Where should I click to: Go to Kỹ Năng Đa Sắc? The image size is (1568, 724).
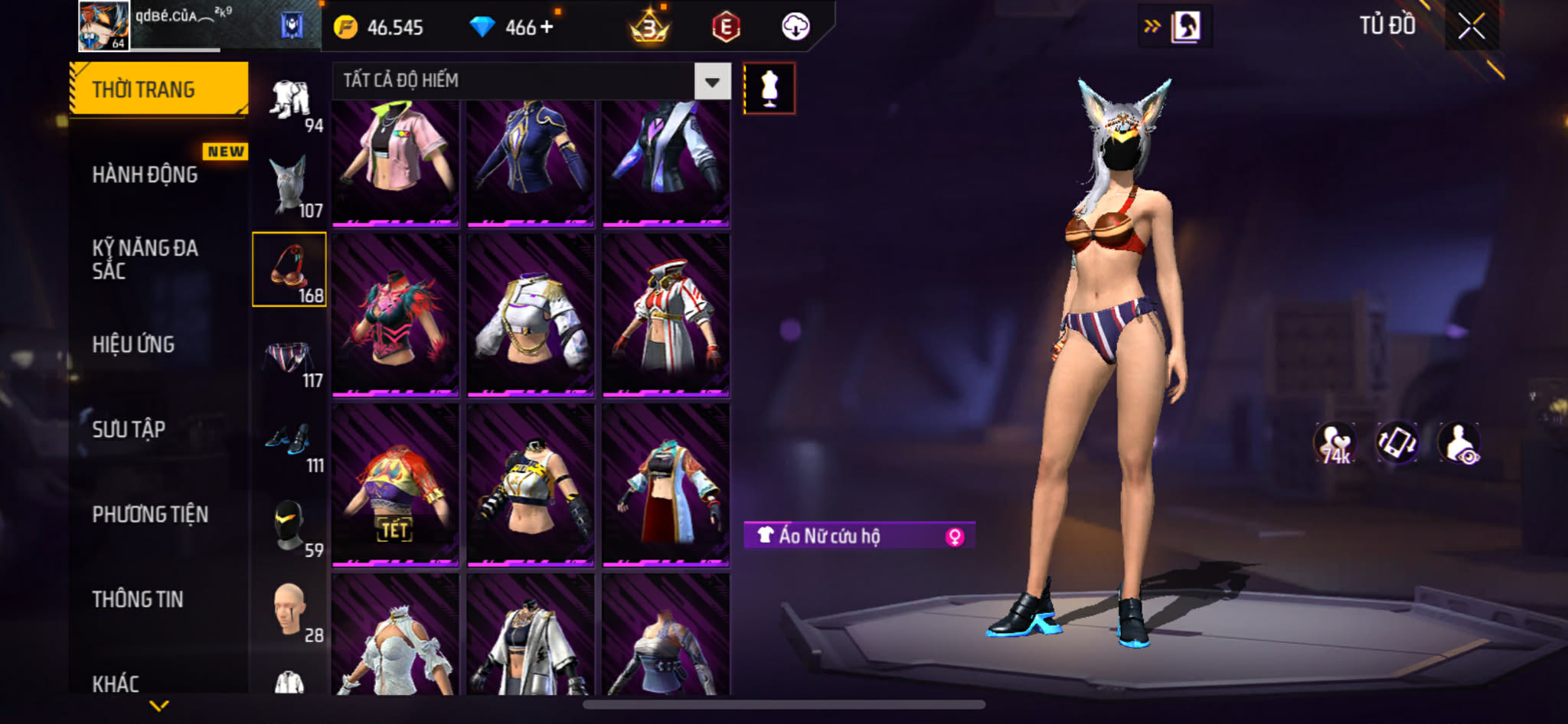click(145, 259)
